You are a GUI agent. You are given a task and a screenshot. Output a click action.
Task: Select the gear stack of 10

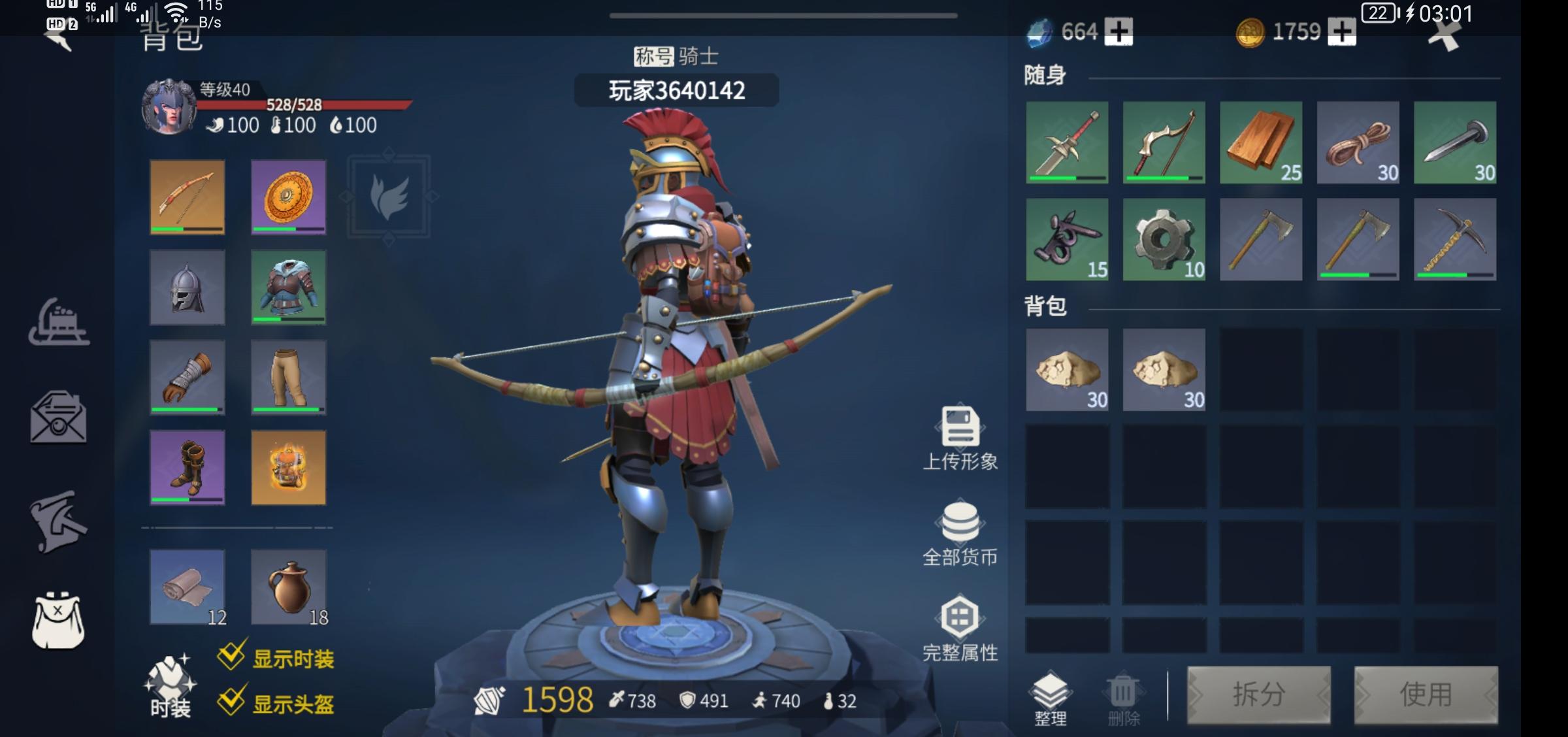[x=1163, y=240]
